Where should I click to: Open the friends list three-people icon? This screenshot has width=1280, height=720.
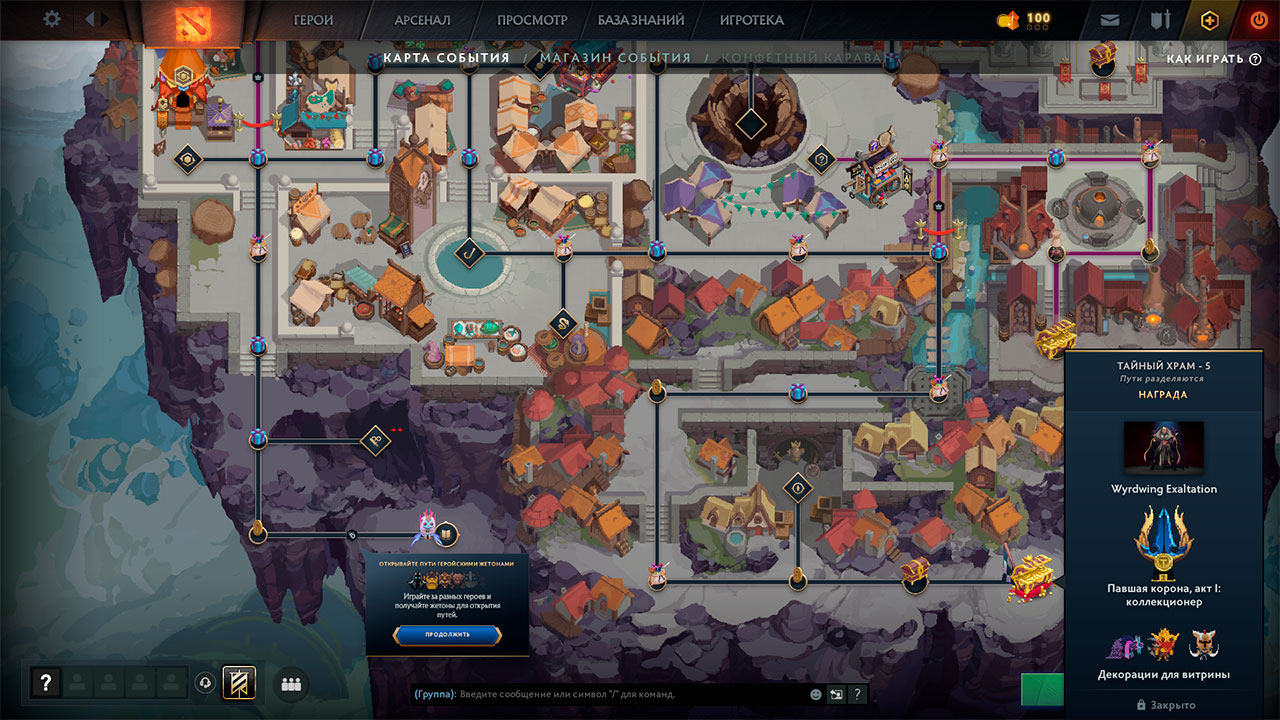[289, 683]
